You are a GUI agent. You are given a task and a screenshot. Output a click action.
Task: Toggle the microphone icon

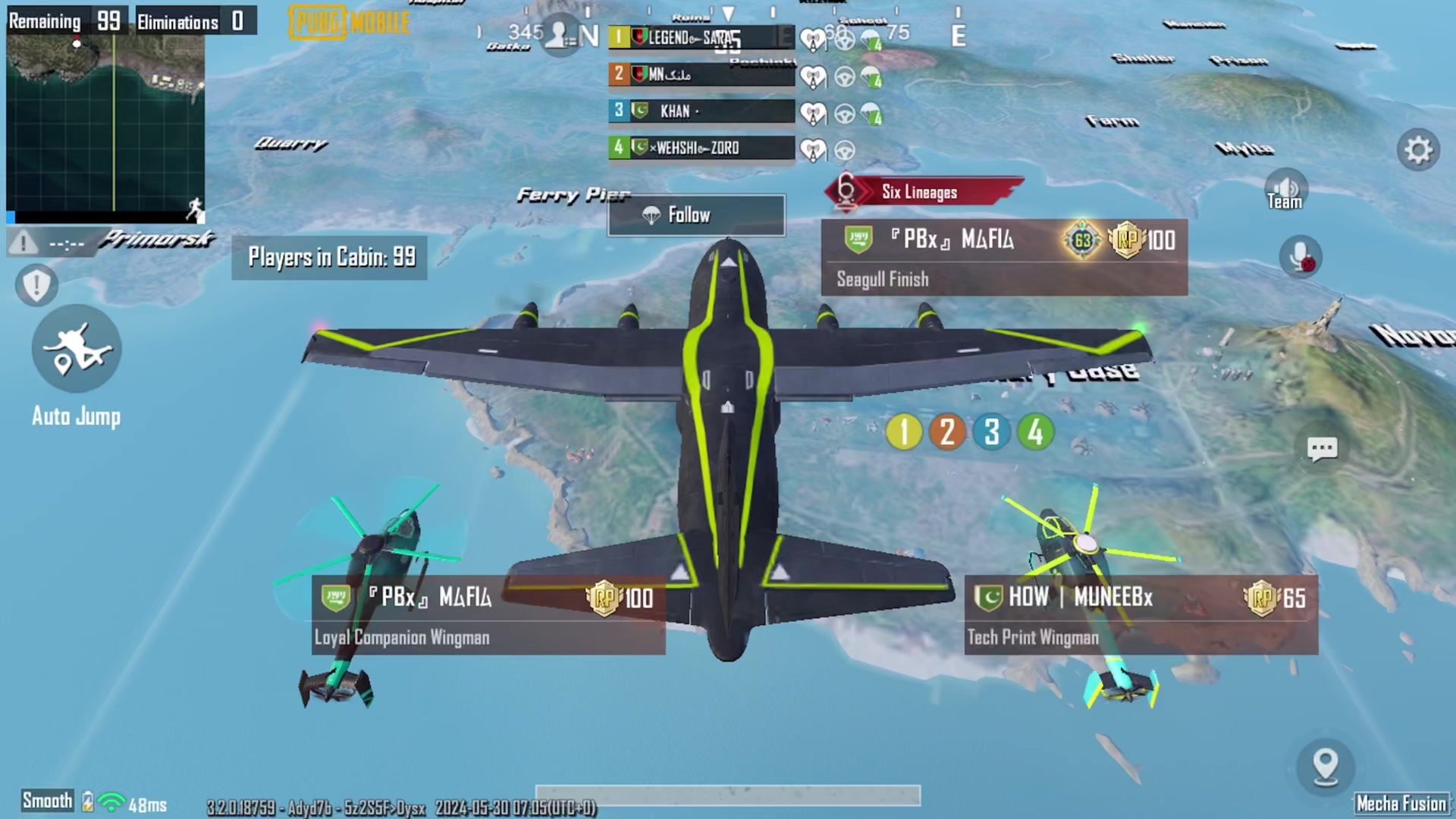[1300, 256]
